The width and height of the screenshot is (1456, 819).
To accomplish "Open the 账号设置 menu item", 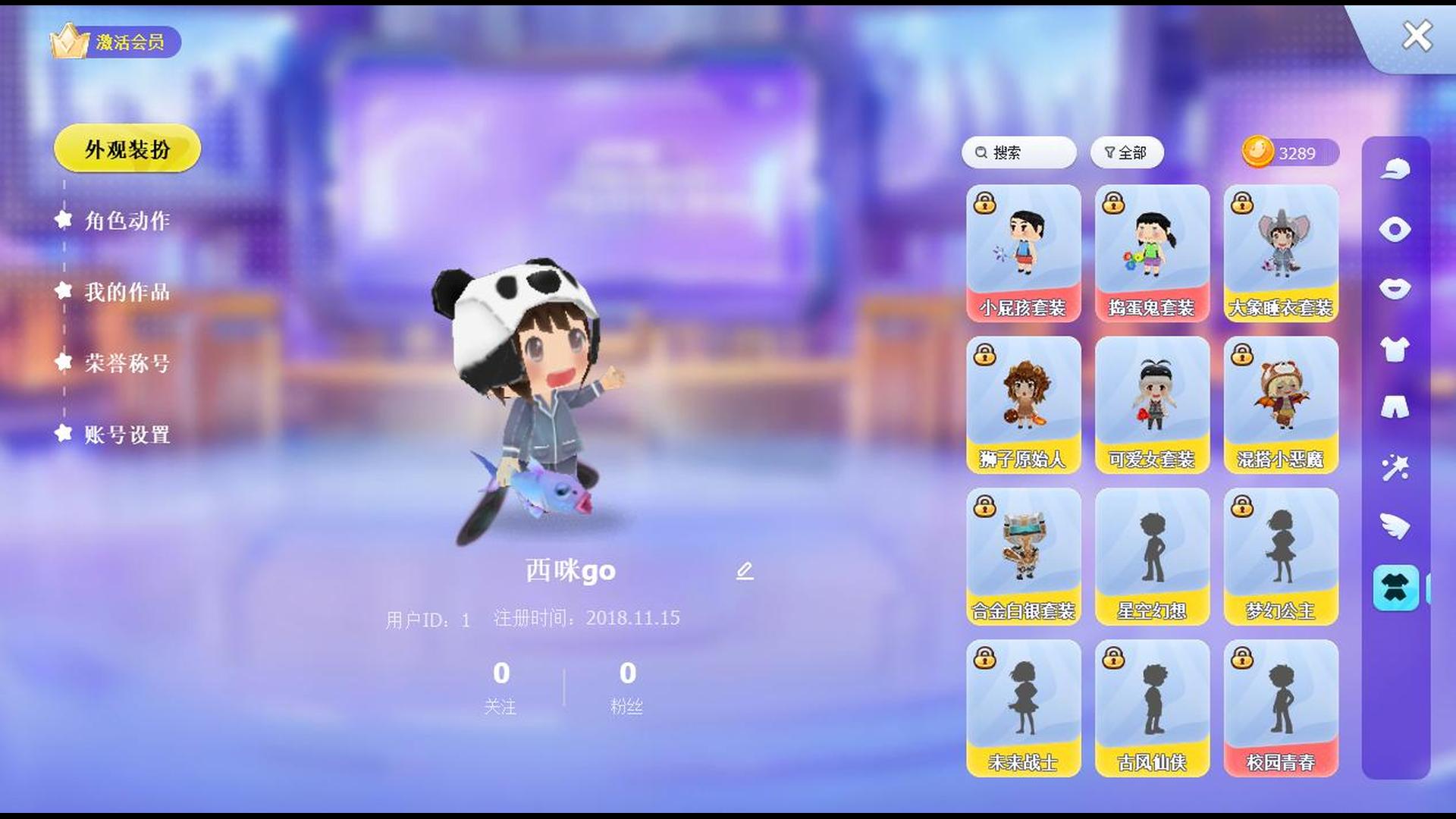I will [x=127, y=436].
